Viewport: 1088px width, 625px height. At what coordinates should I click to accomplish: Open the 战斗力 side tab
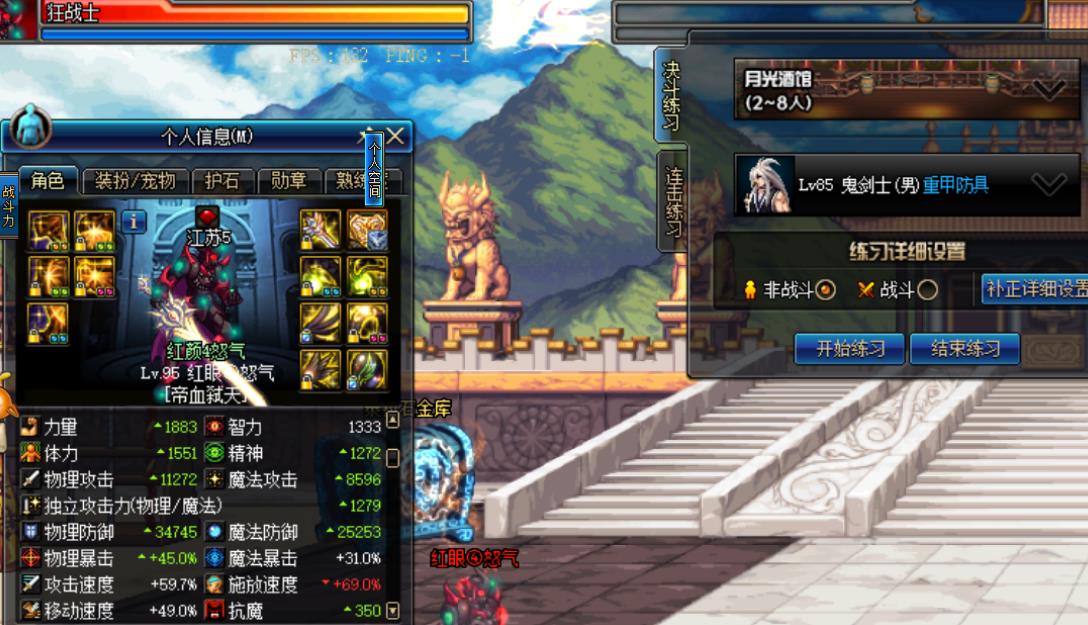[8, 205]
